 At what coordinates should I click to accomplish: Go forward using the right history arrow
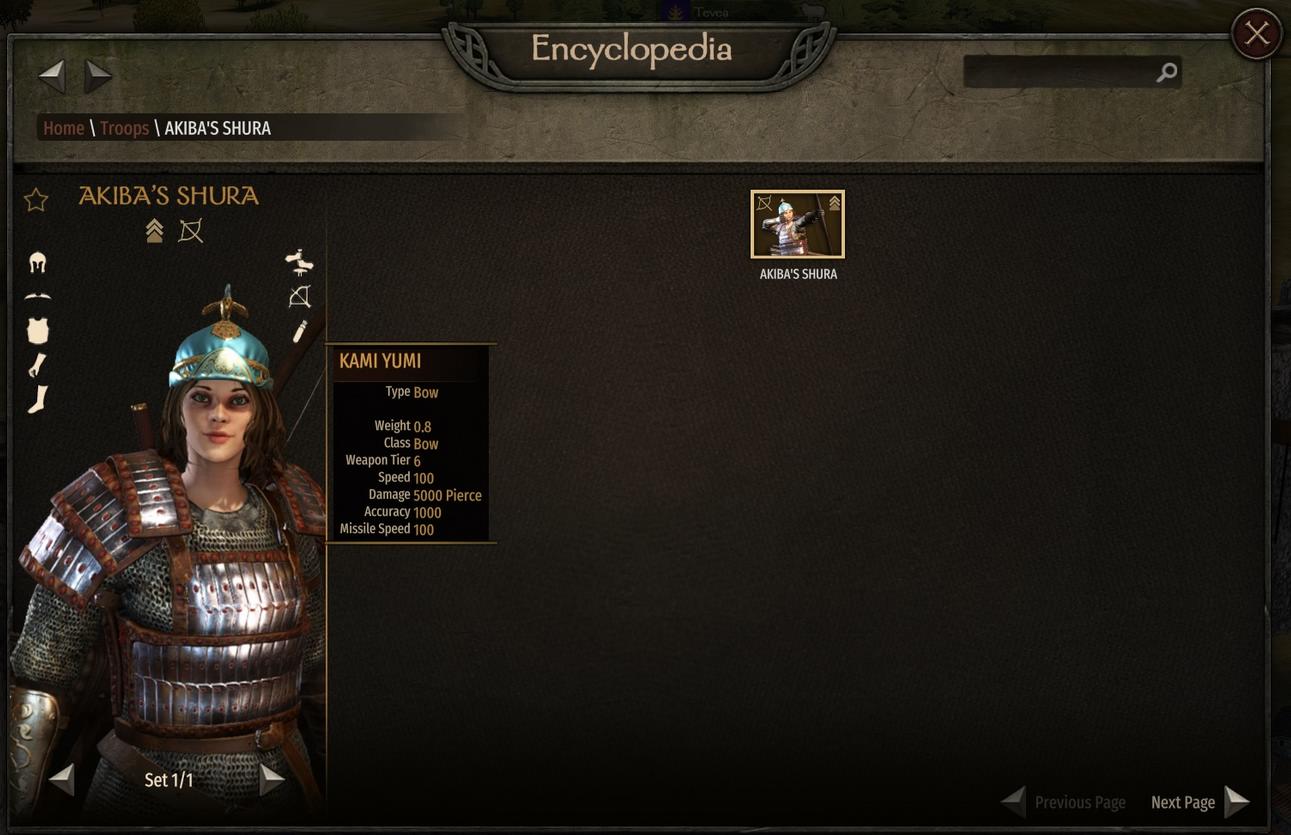tap(98, 75)
